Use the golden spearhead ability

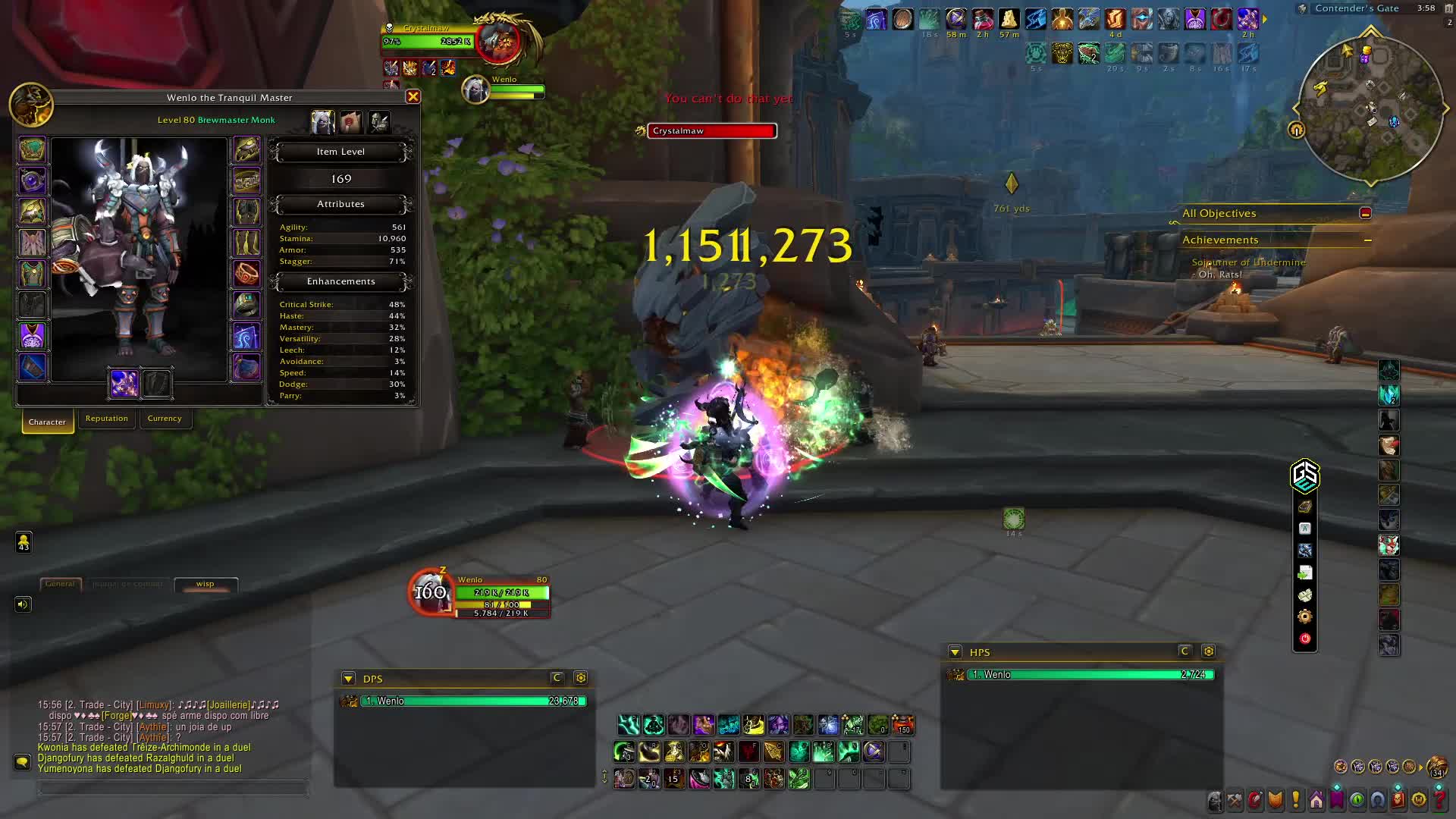773,752
